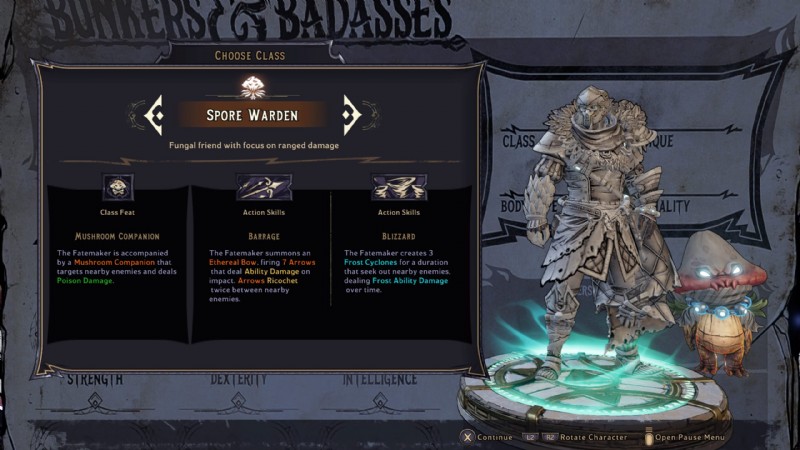Click the Continue prompt label
Image resolution: width=800 pixels, height=450 pixels.
494,437
